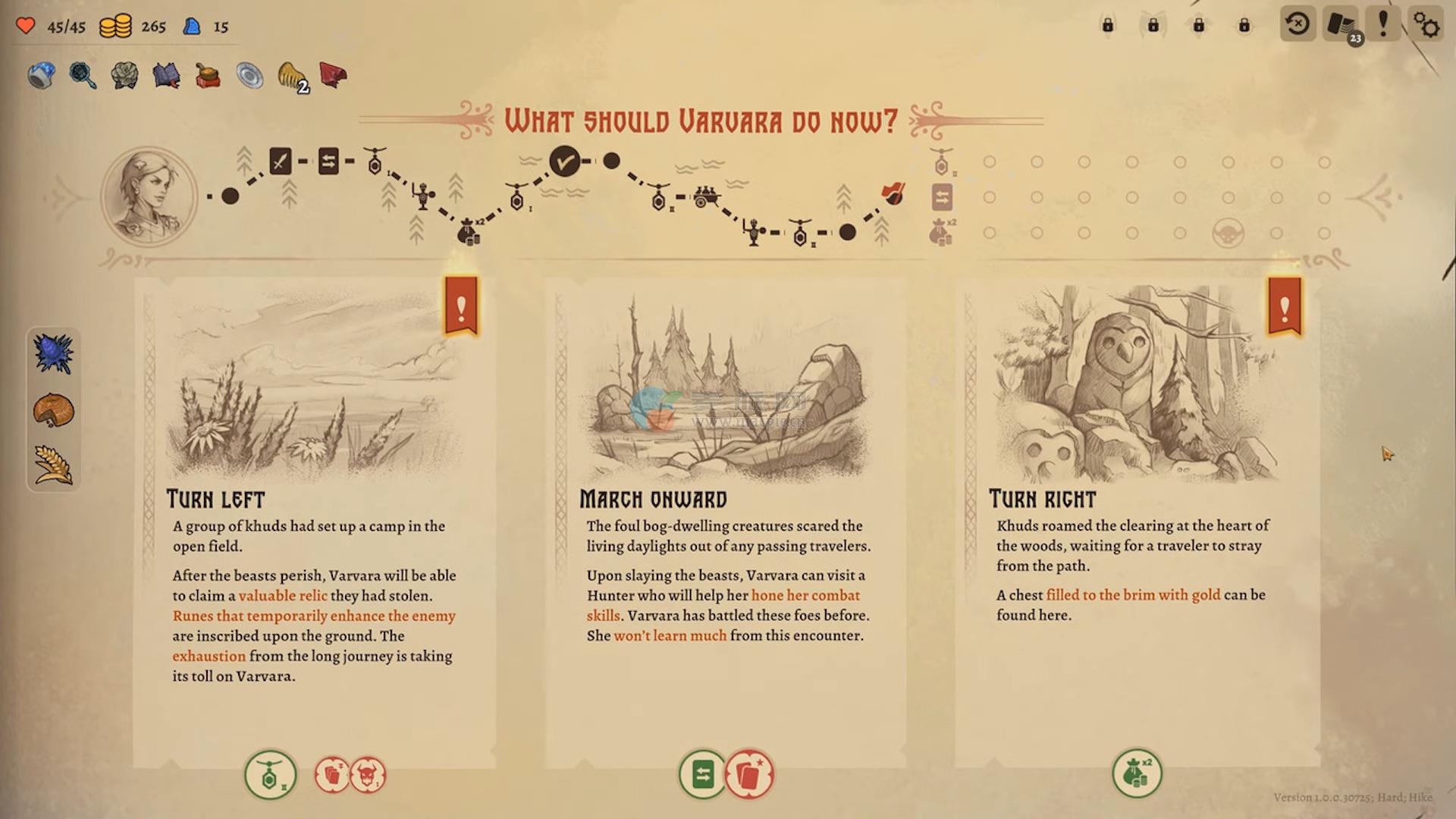
Task: Use the bread loaf item
Action: 53,410
